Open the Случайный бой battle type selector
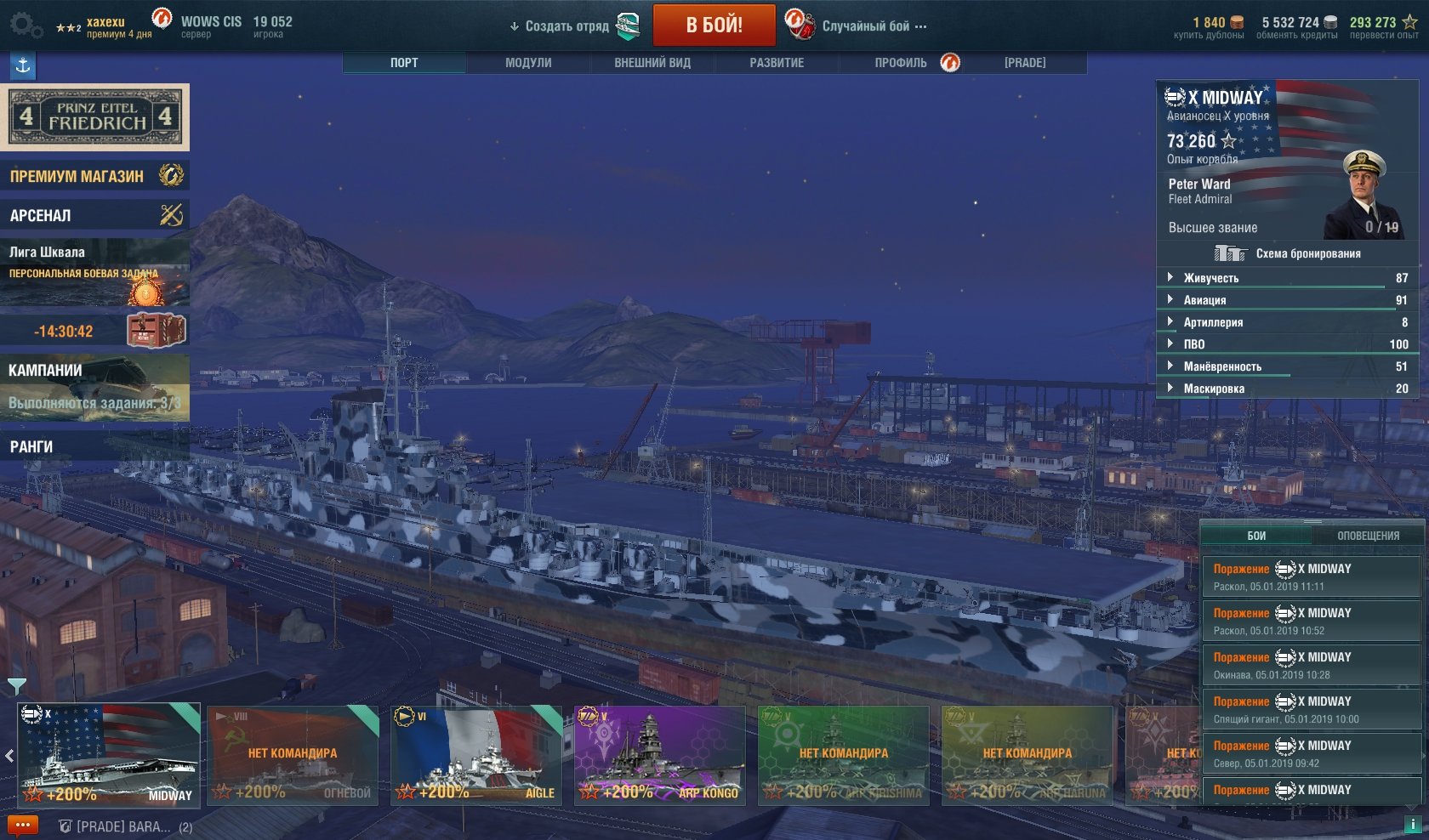The width and height of the screenshot is (1429, 840). (x=865, y=26)
